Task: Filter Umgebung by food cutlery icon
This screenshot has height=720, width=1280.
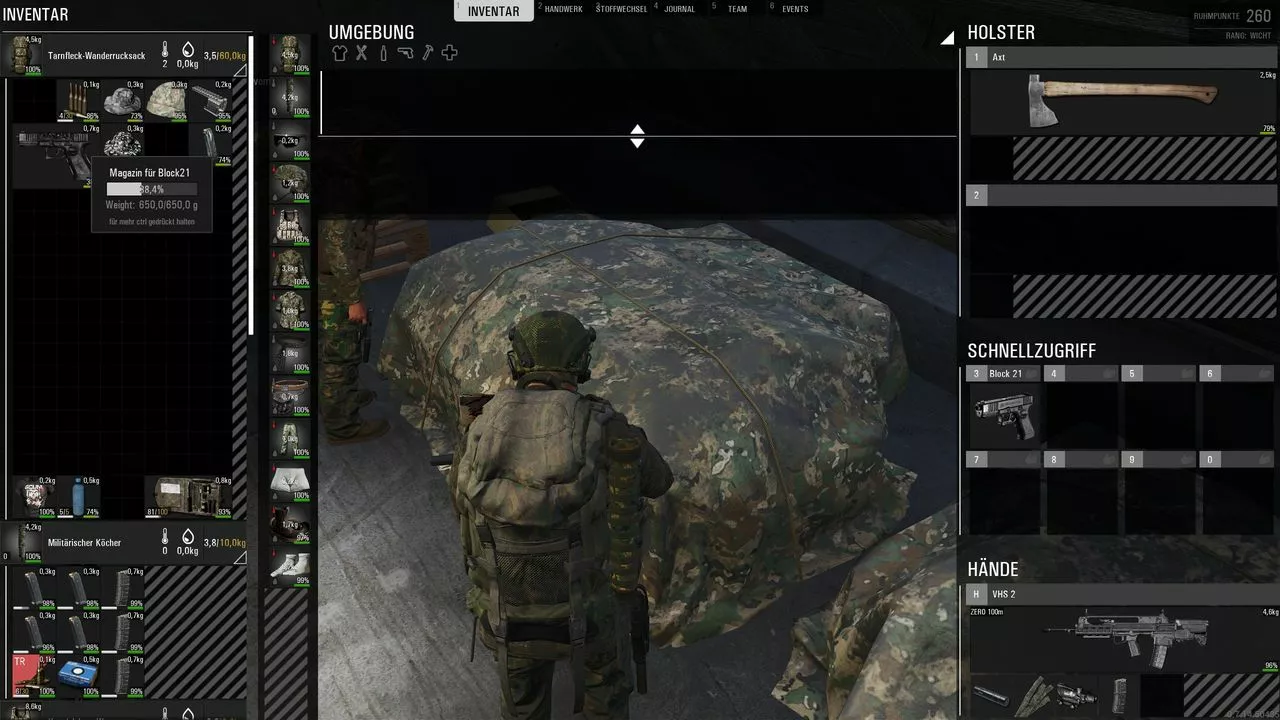Action: tap(362, 53)
